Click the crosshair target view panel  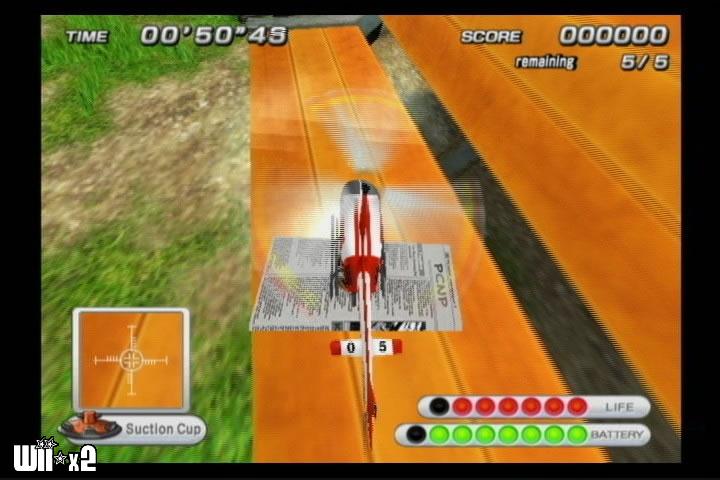(x=131, y=360)
